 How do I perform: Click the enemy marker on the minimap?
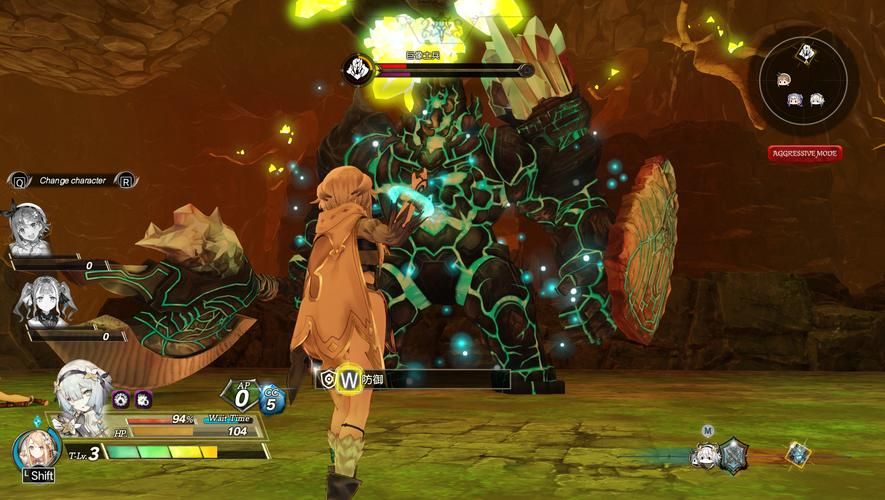coord(805,53)
